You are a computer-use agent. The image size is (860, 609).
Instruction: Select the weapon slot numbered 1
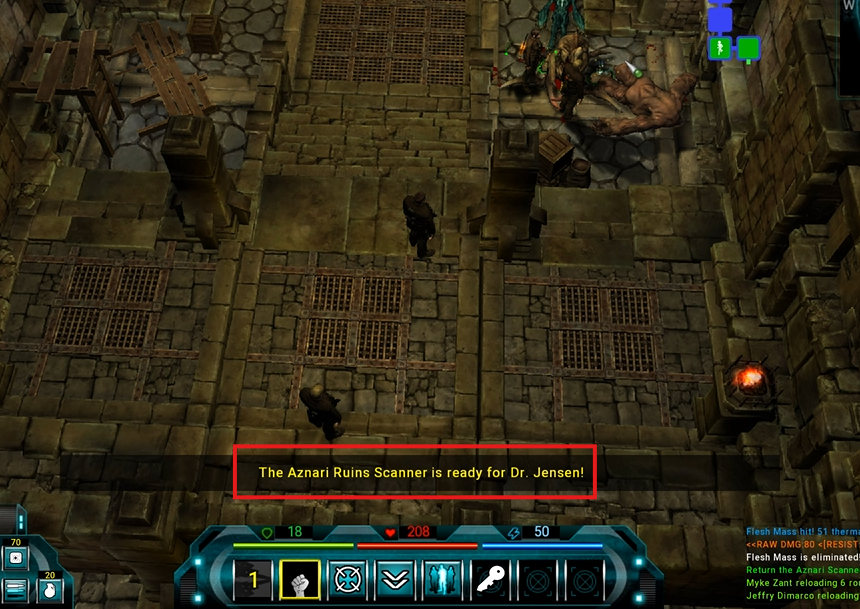click(x=253, y=580)
